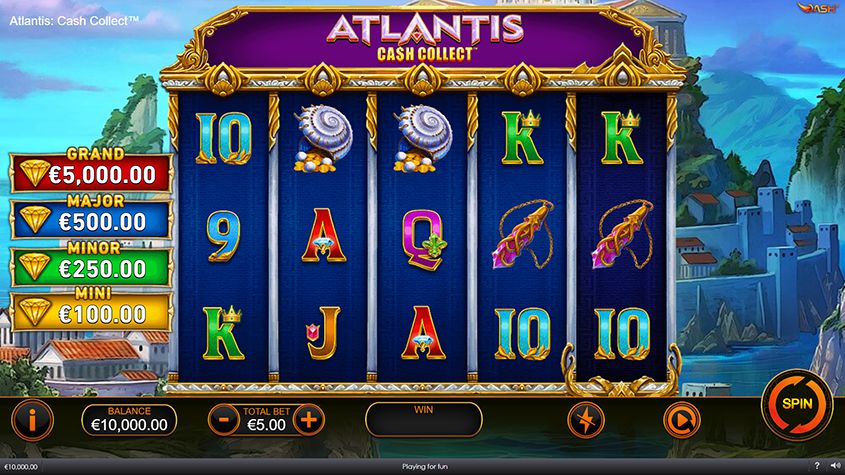Increase the total bet with plus

(309, 420)
